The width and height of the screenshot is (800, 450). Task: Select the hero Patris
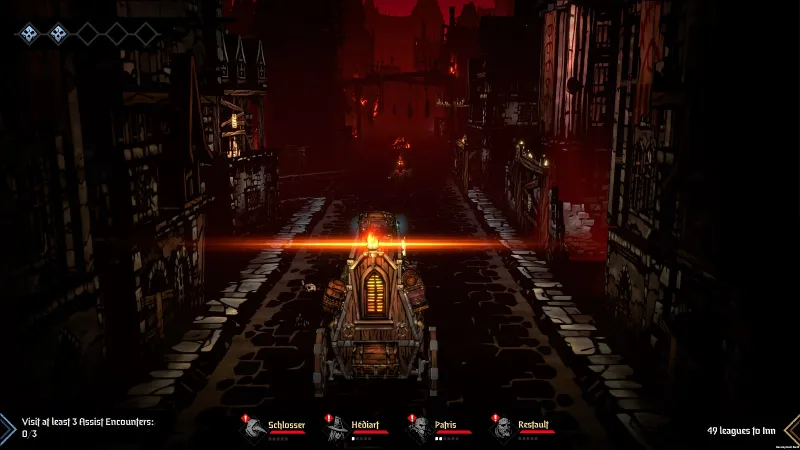[419, 427]
